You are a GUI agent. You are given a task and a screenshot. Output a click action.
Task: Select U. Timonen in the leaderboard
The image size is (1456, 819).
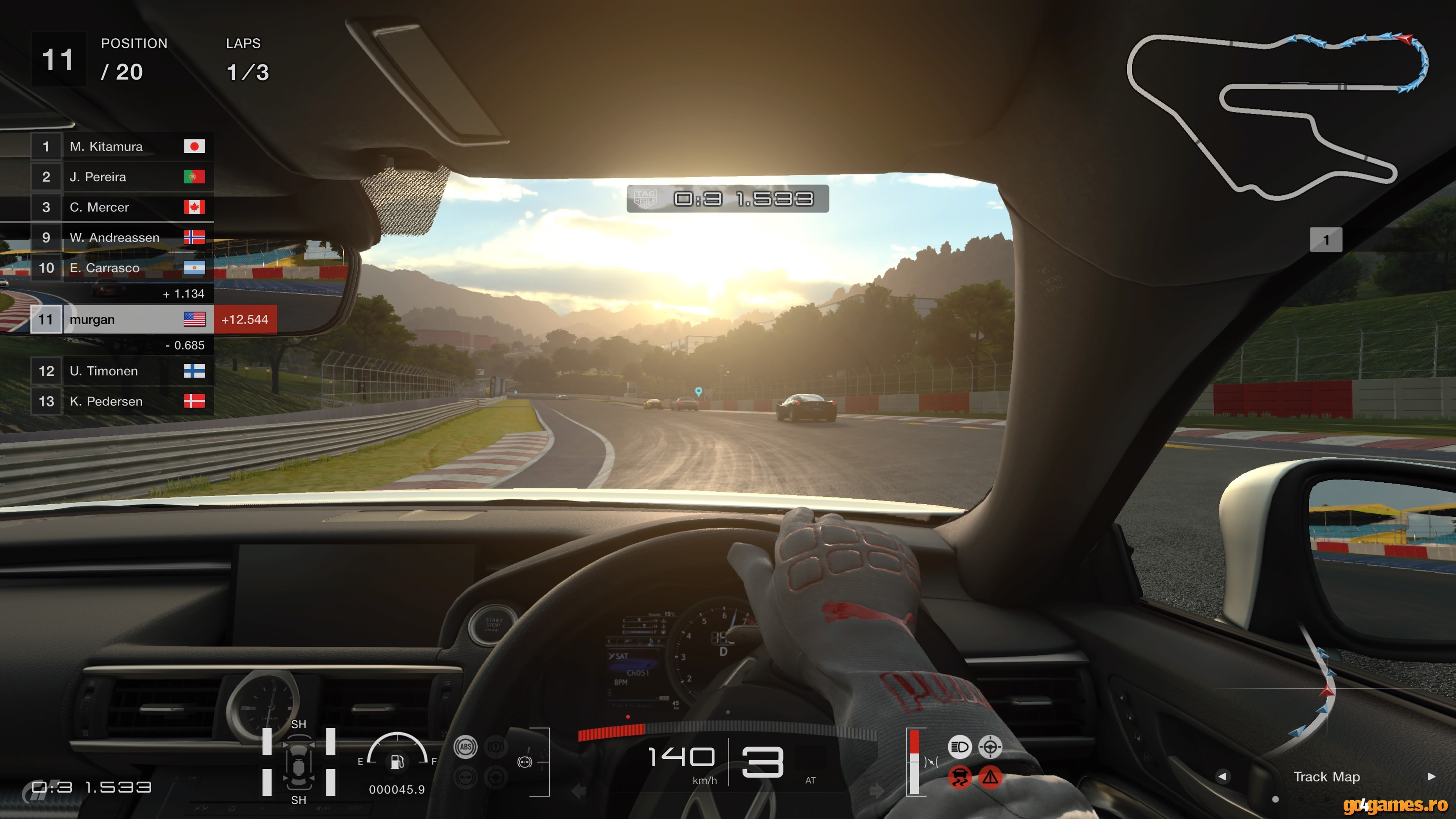122,371
